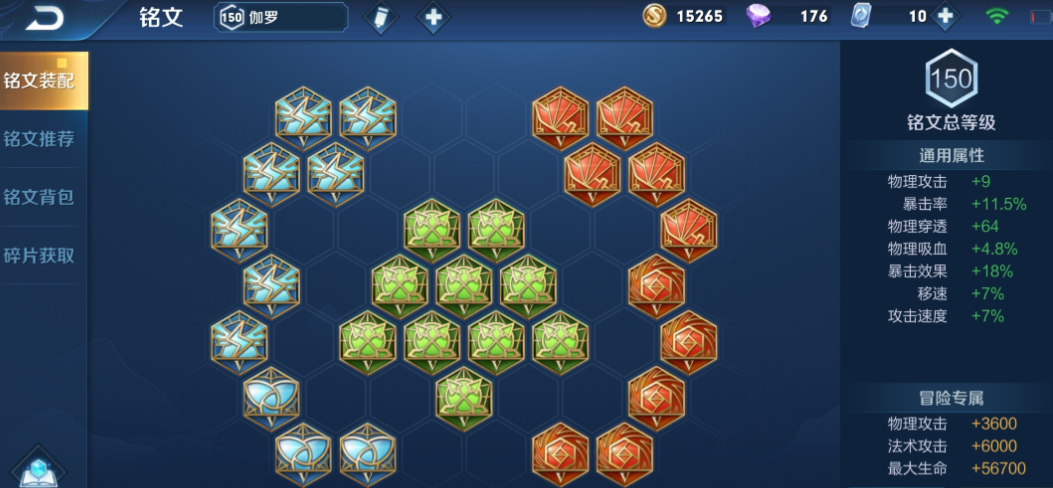Select the 碎片获取 tab
The width and height of the screenshot is (1053, 488).
(40, 255)
